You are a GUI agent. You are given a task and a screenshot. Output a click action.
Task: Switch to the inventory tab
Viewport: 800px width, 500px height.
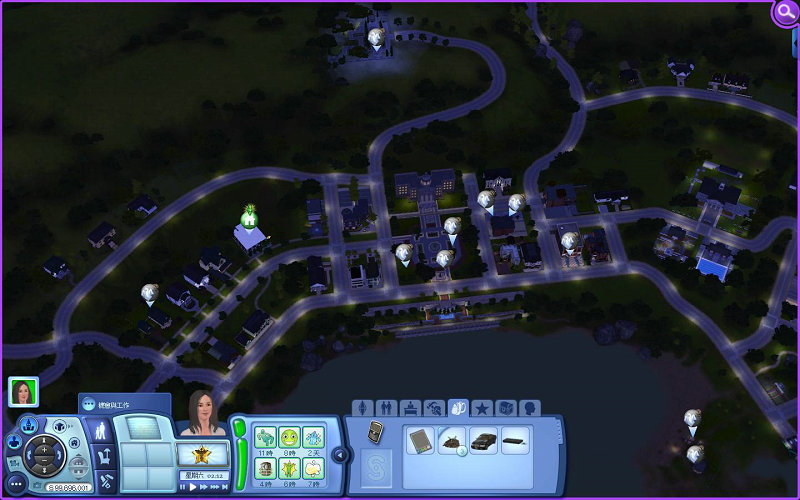[x=459, y=408]
